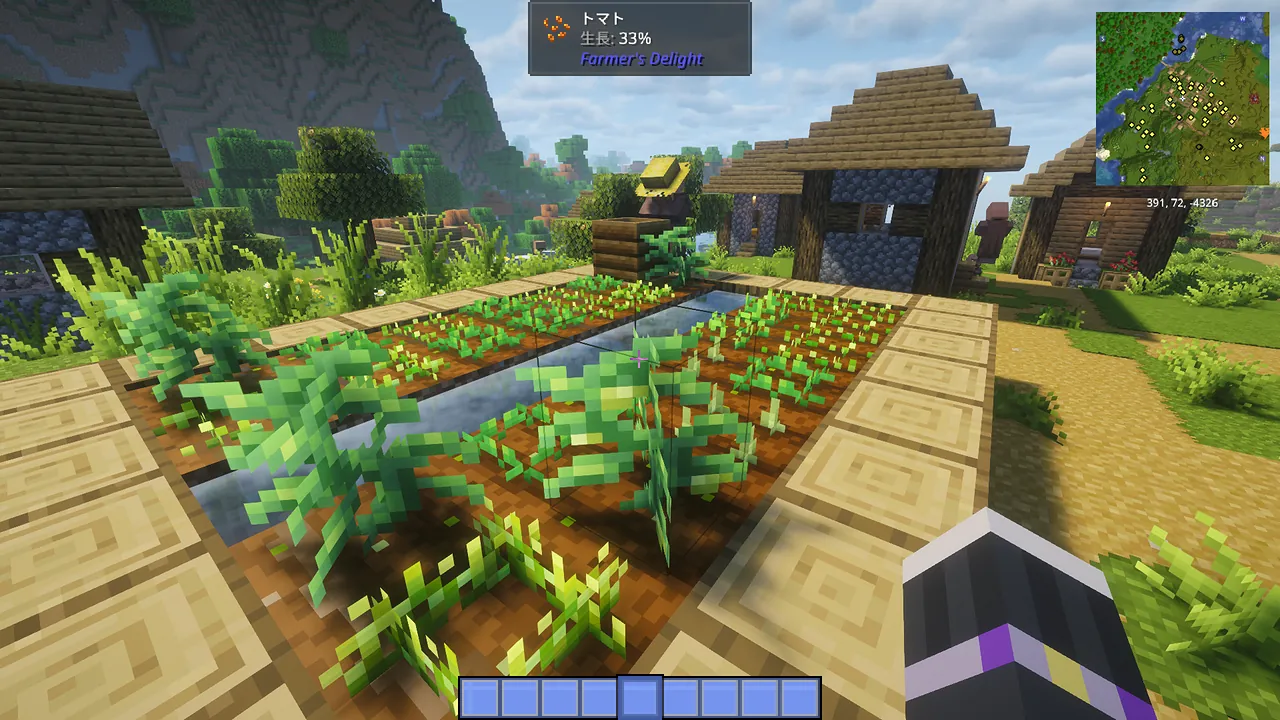Image resolution: width=1280 pixels, height=720 pixels.
Task: Select the highlighted hotbar slot
Action: [x=640, y=697]
